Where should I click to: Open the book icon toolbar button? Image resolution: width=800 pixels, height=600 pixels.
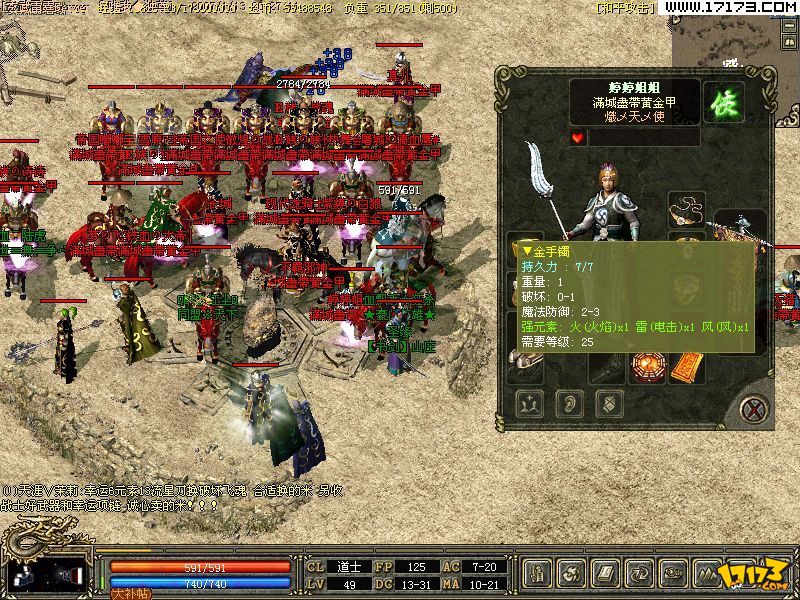[x=607, y=573]
